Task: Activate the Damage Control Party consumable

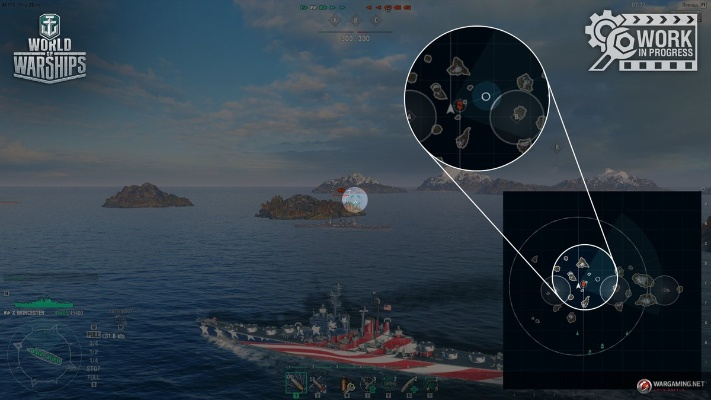Action: pyautogui.click(x=345, y=383)
